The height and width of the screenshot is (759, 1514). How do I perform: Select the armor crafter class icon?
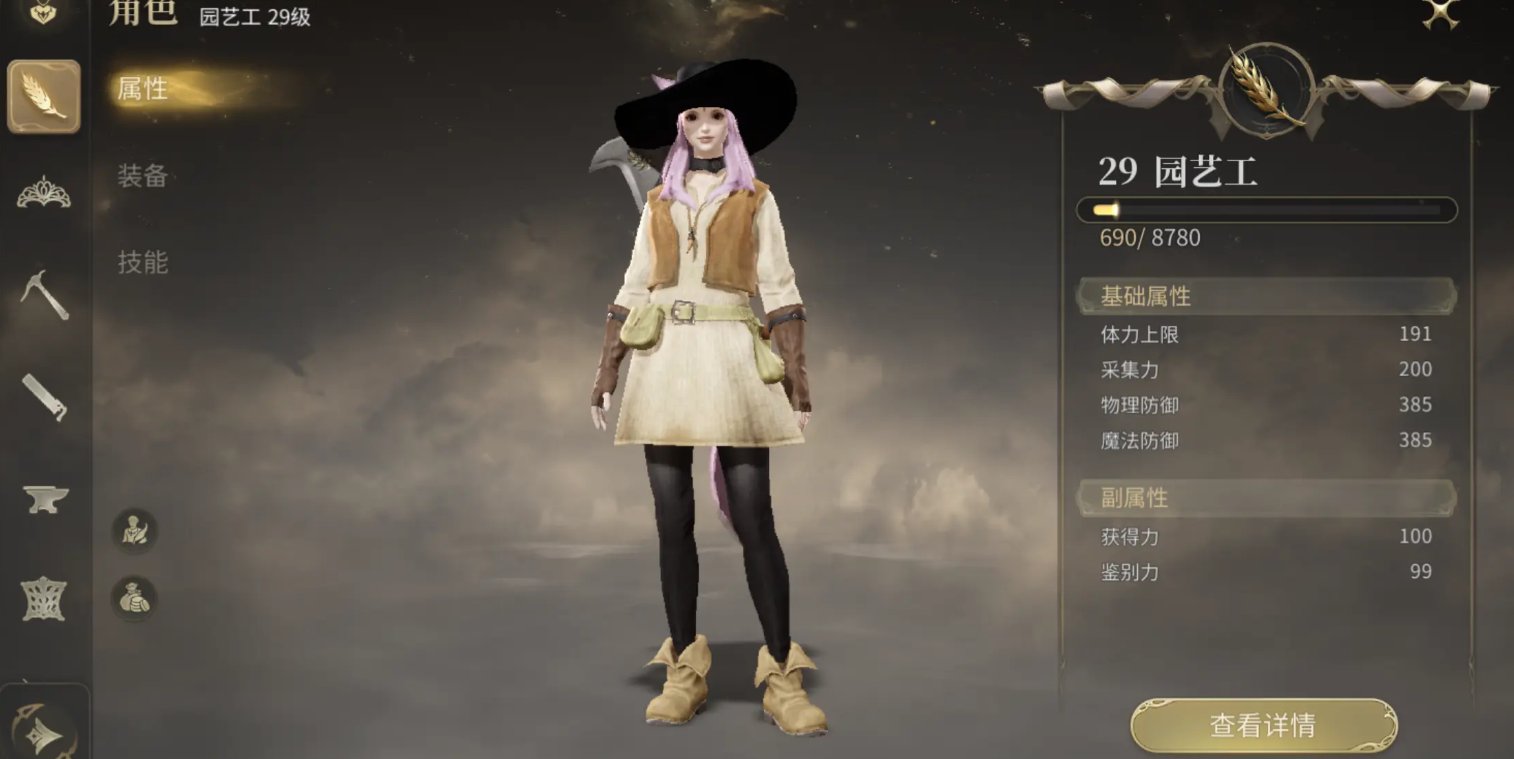[x=44, y=599]
